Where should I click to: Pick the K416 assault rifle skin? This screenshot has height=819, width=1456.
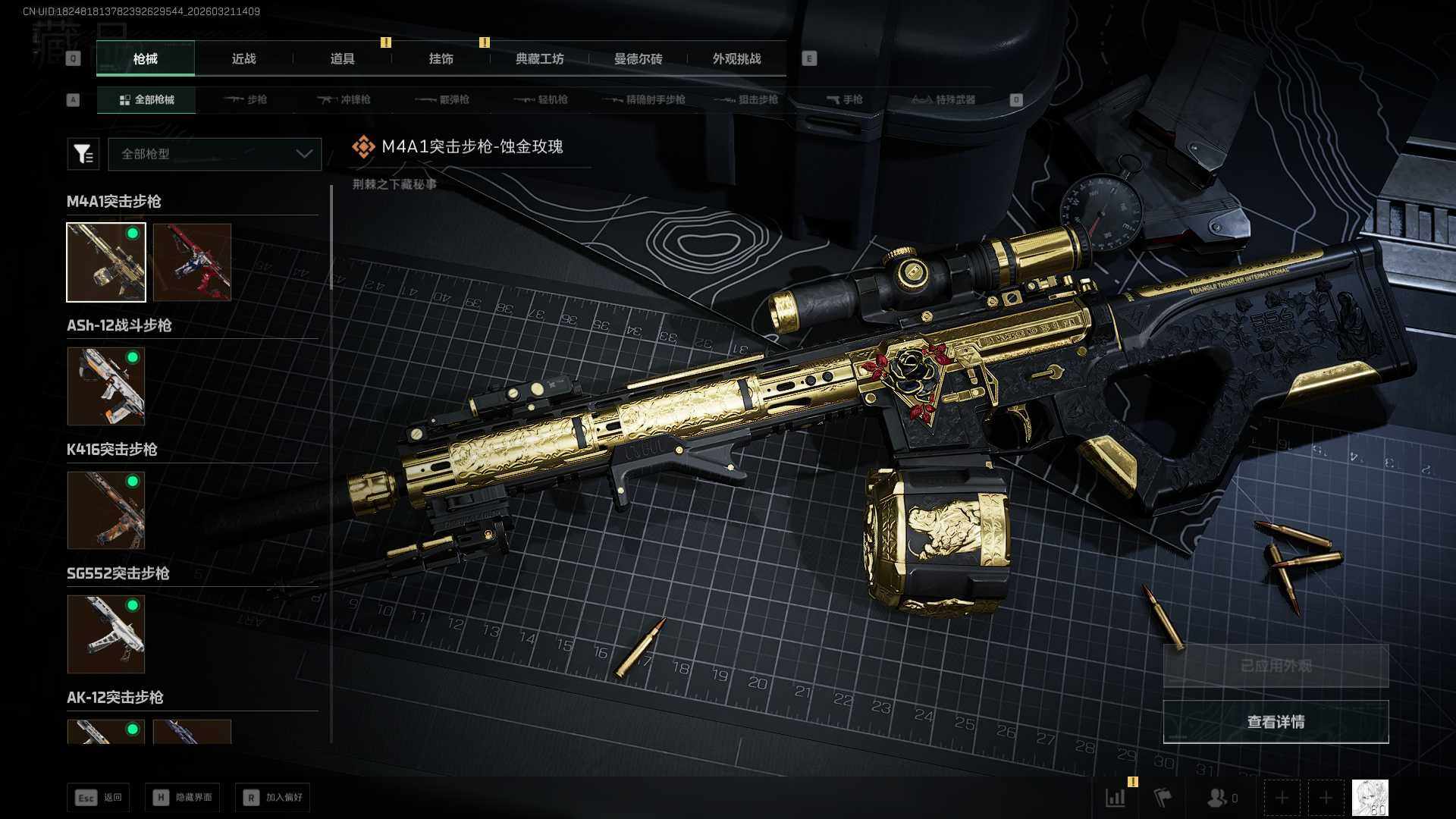(106, 510)
